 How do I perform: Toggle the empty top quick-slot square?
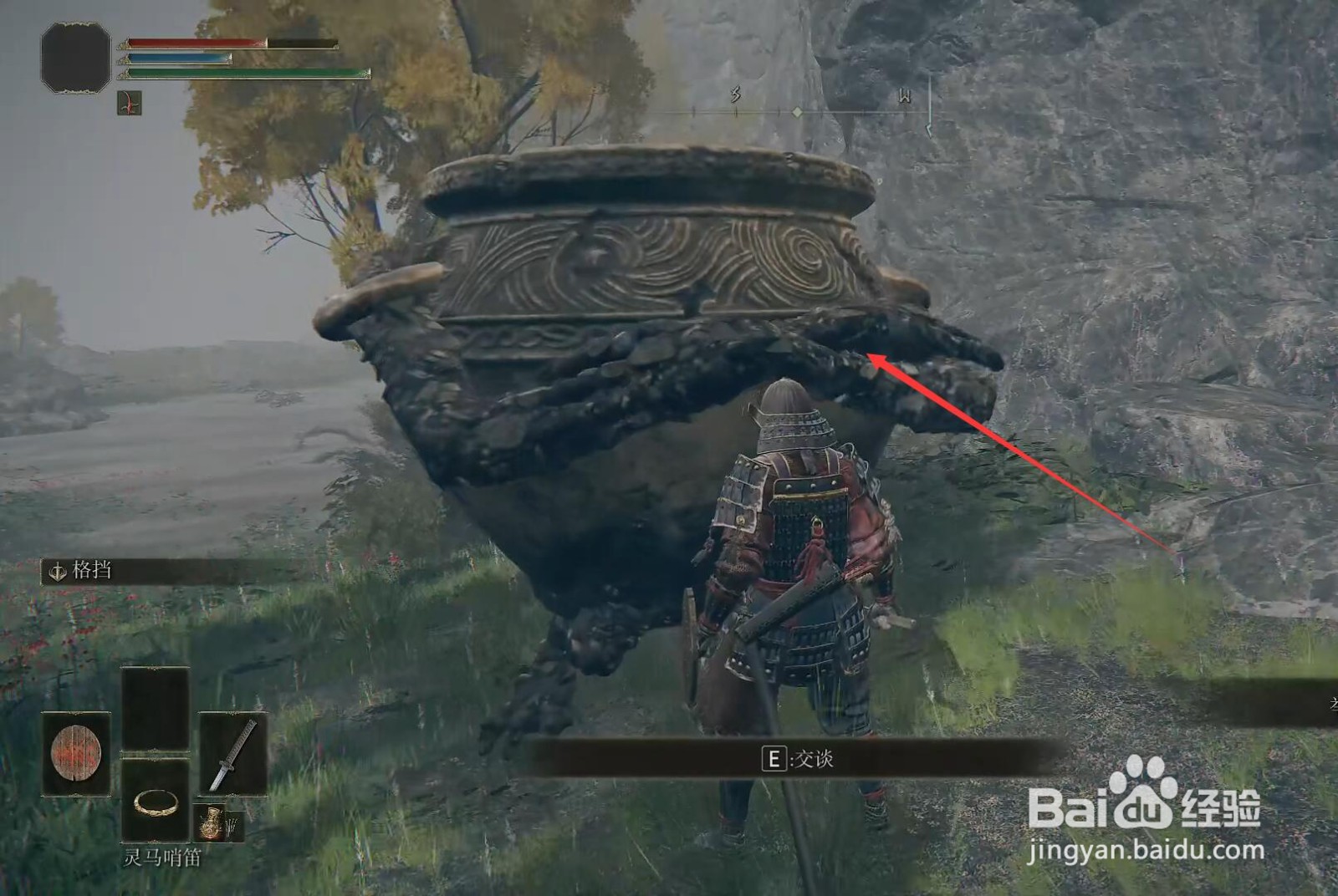[x=156, y=708]
